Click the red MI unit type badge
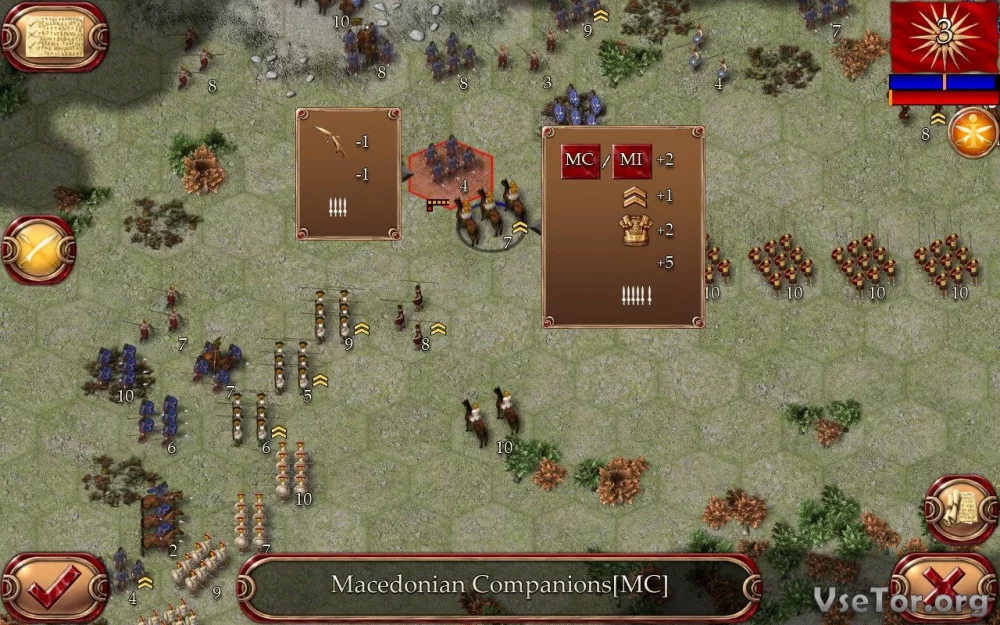Screen dimensions: 1000x625 tap(632, 161)
